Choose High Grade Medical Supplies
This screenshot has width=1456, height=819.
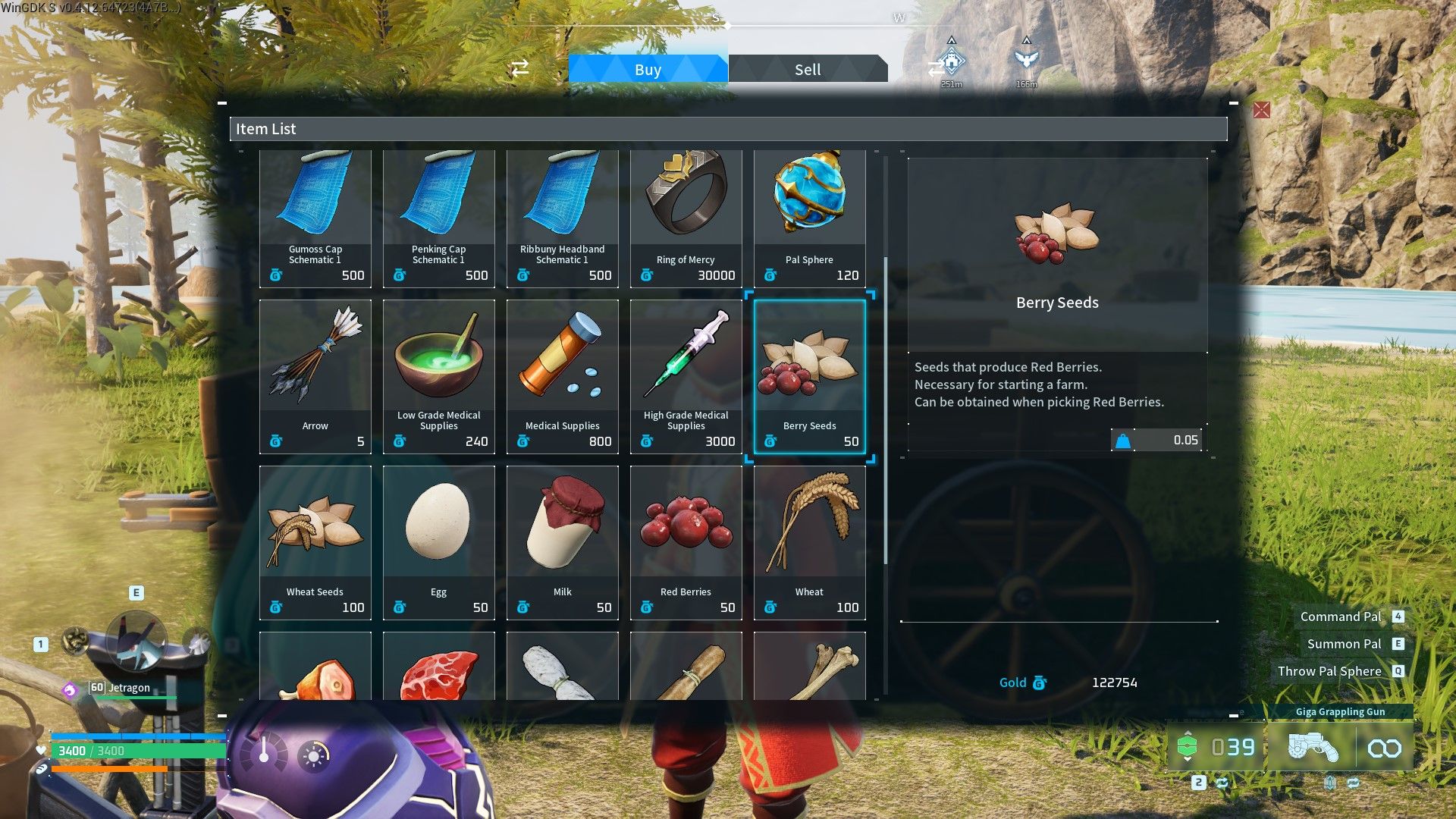pos(686,377)
